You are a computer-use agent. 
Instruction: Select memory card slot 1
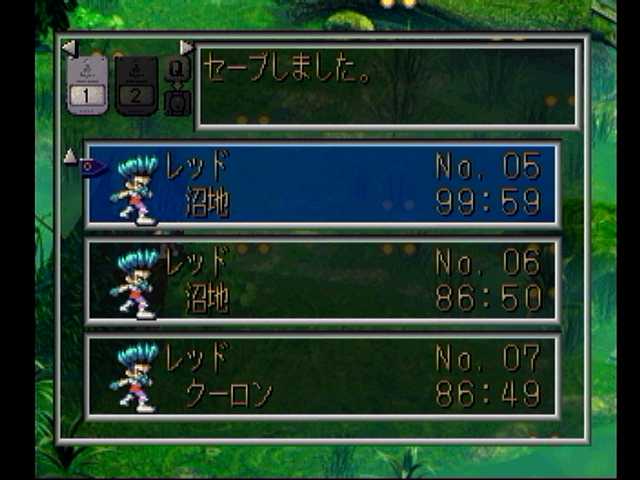click(x=87, y=85)
